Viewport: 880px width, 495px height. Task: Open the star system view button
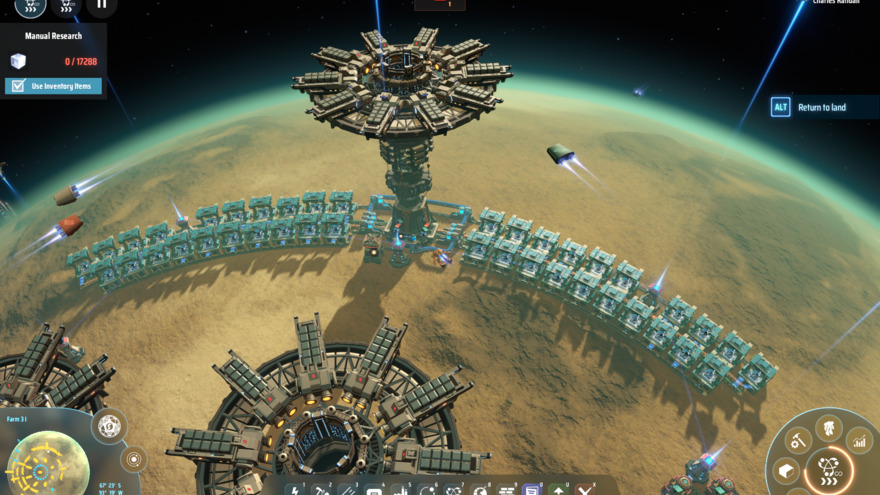[x=133, y=459]
